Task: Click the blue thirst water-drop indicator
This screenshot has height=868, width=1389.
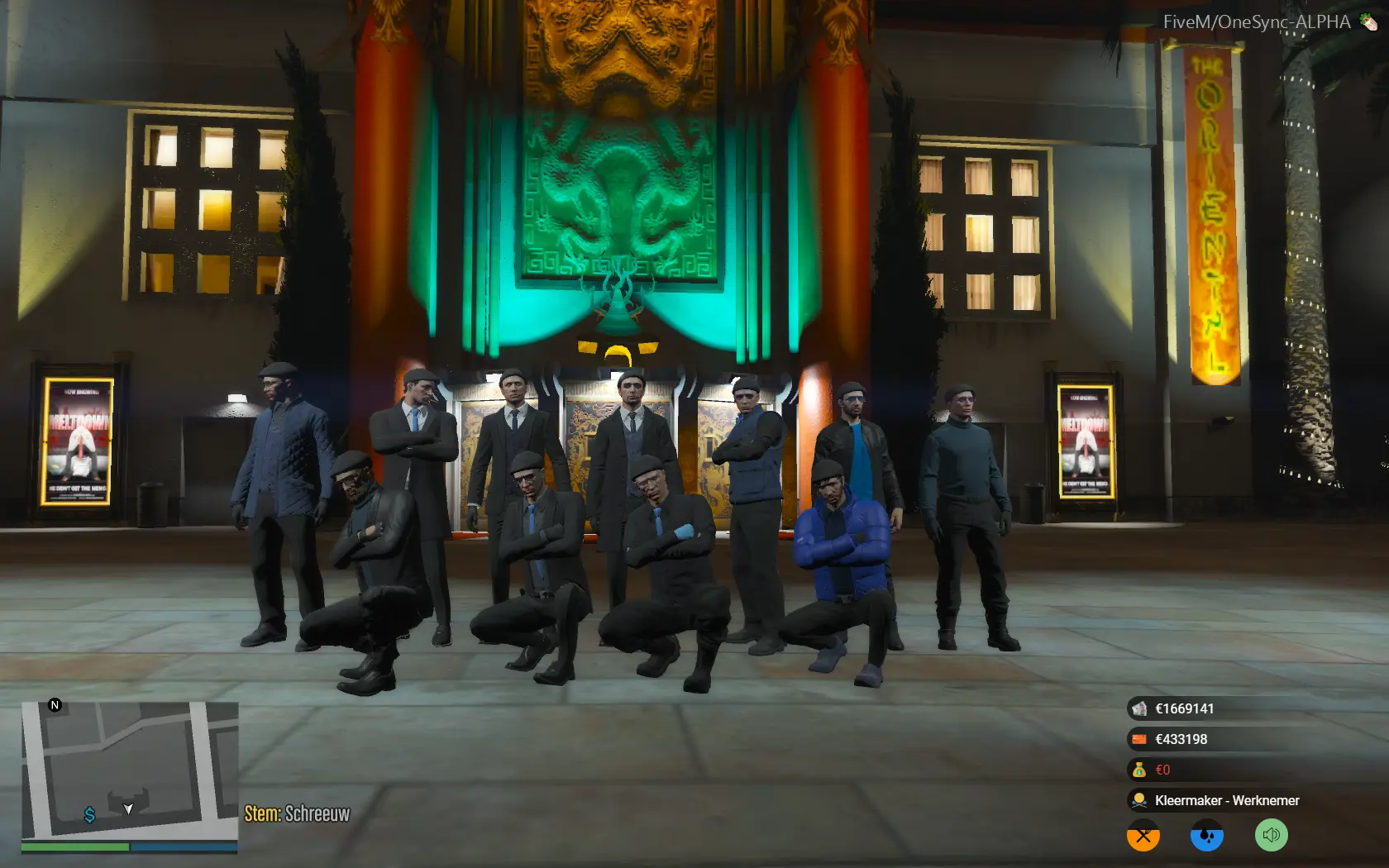Action: pyautogui.click(x=1206, y=835)
